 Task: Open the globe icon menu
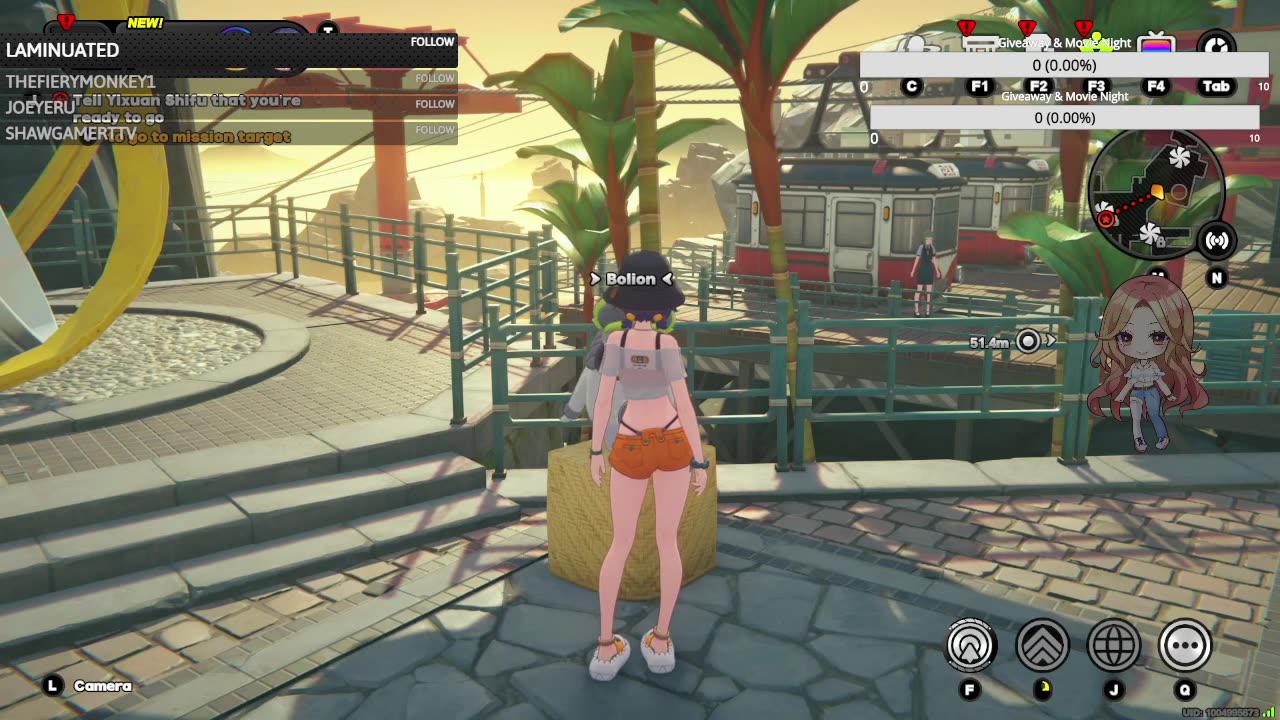[x=1113, y=645]
